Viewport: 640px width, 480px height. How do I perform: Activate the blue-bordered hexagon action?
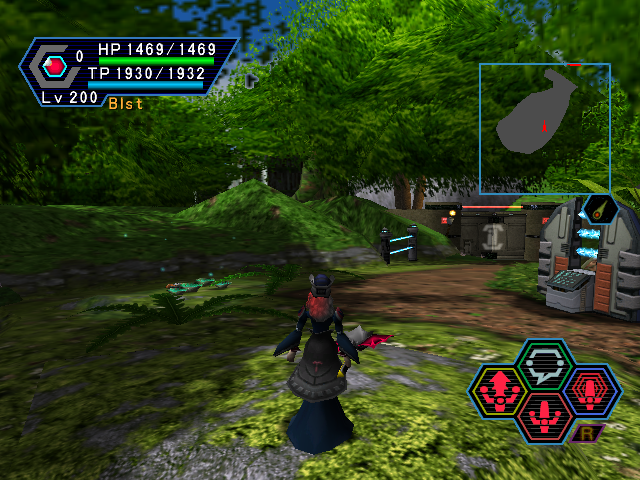(591, 390)
